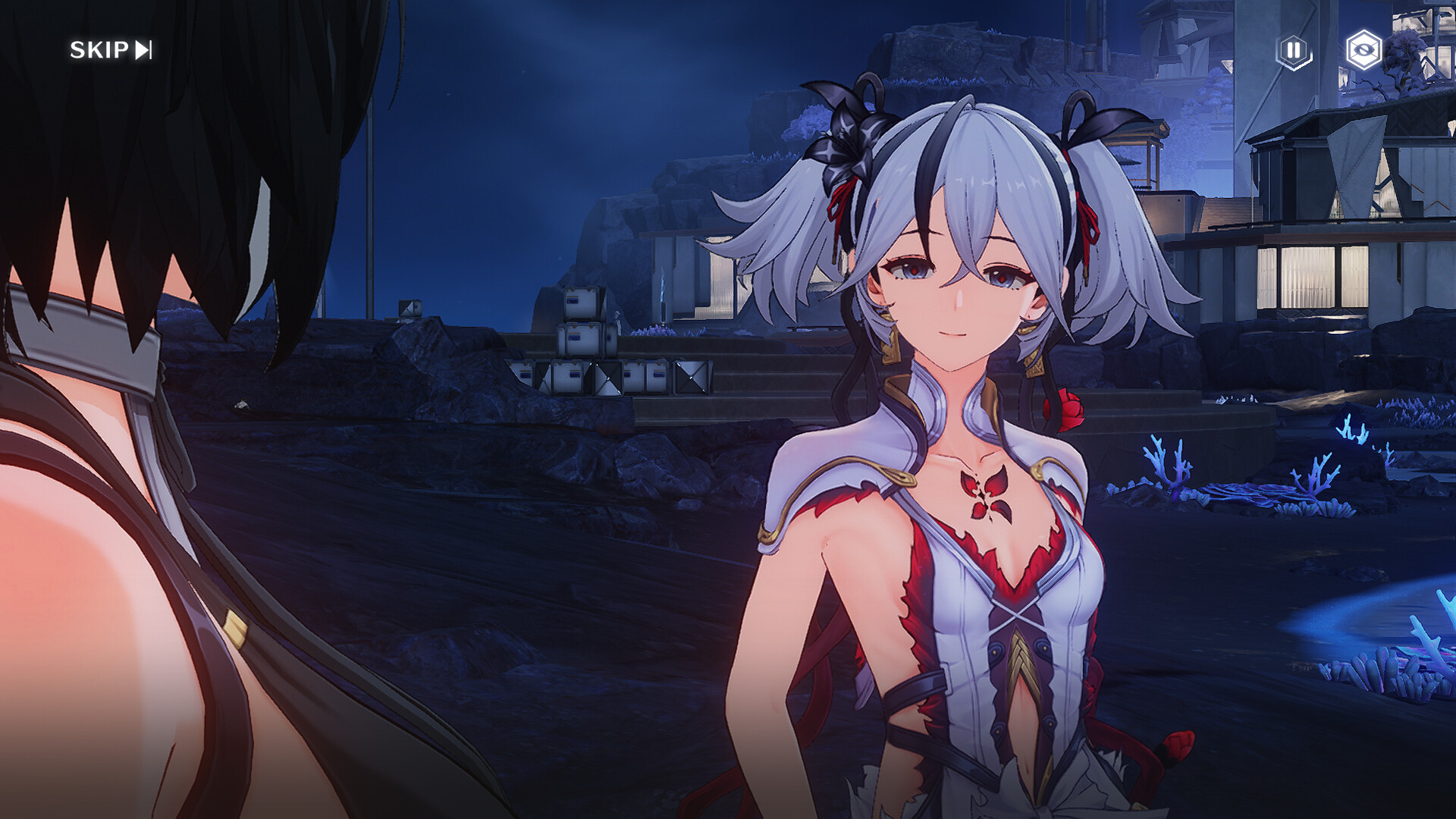This screenshot has width=1456, height=819.
Task: Skip the cutscene with the SKIP button
Action: [x=111, y=50]
